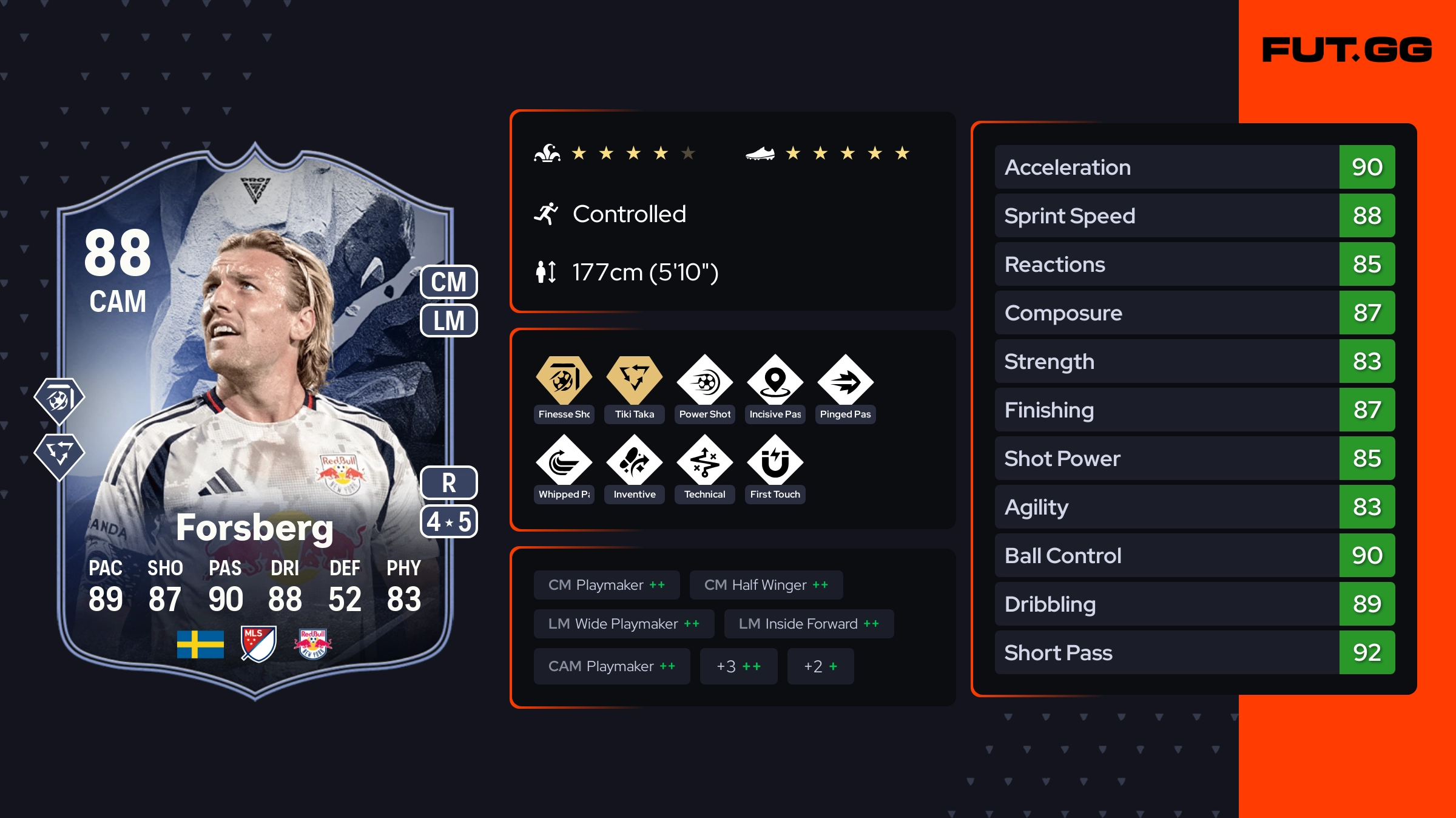This screenshot has width=1456, height=818.
Task: Select the Finesse Shot playstyle icon
Action: pos(564,381)
